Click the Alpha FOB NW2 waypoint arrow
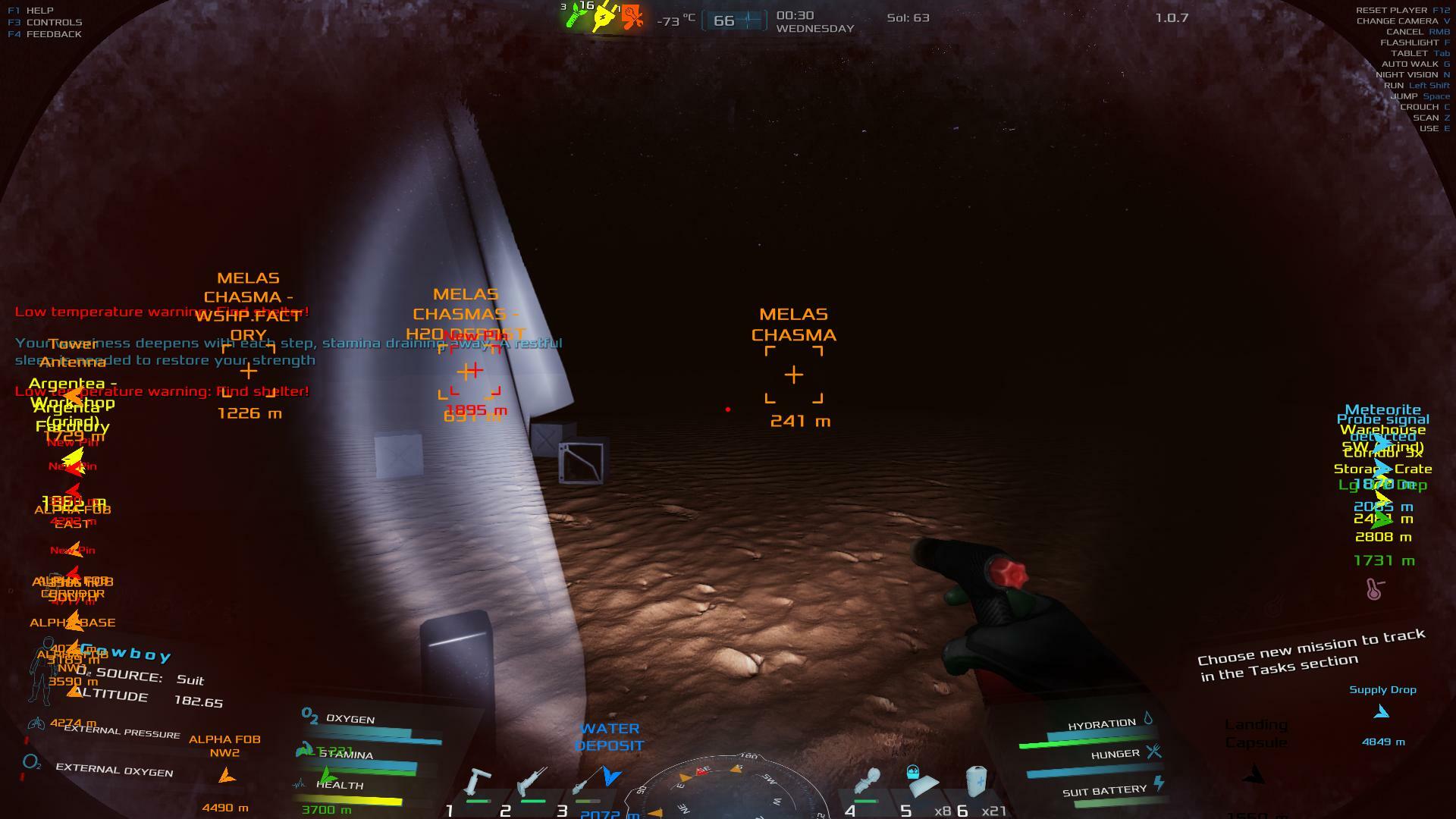 226,776
